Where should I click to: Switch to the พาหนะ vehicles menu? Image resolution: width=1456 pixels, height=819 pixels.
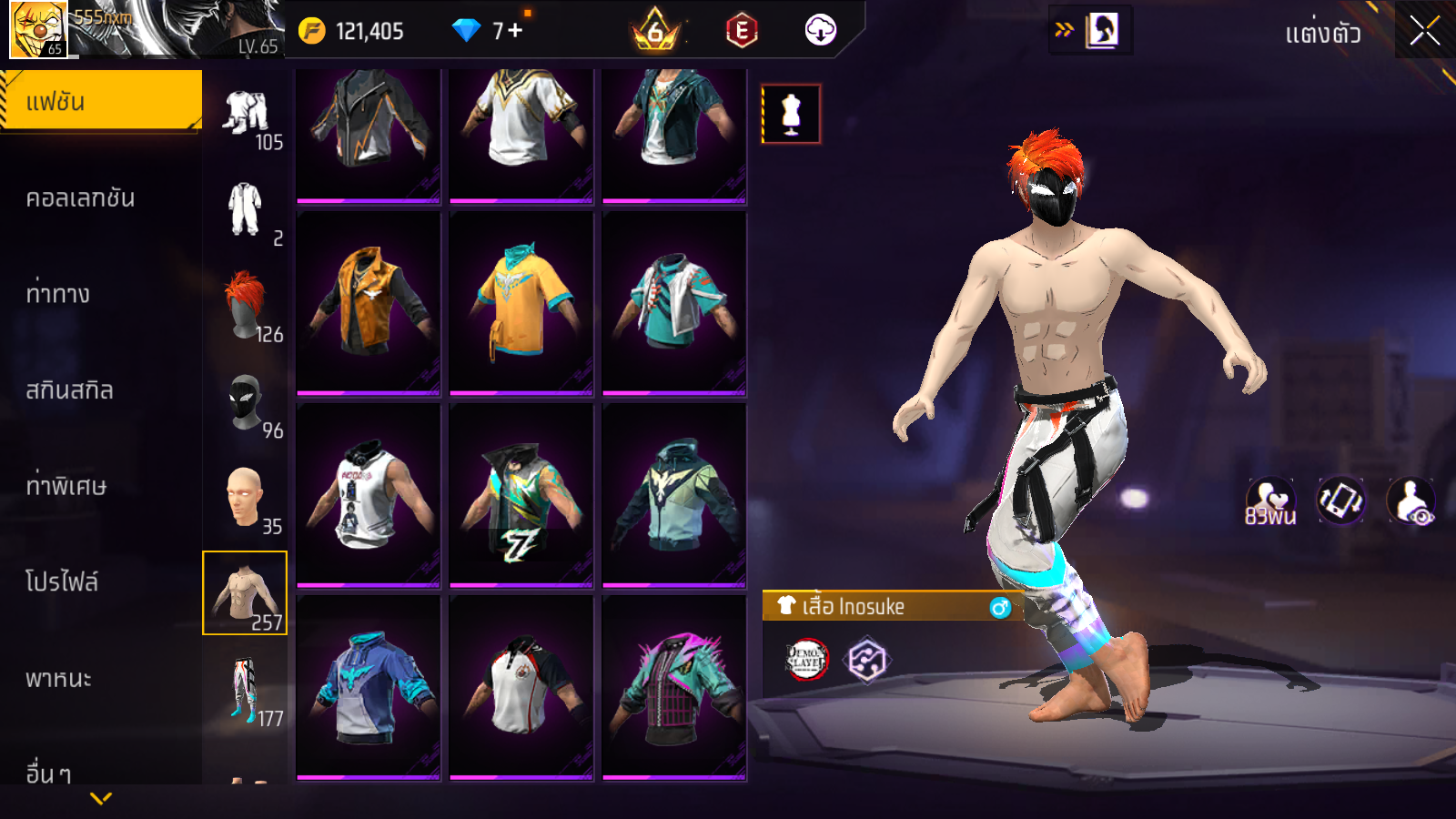pos(59,679)
